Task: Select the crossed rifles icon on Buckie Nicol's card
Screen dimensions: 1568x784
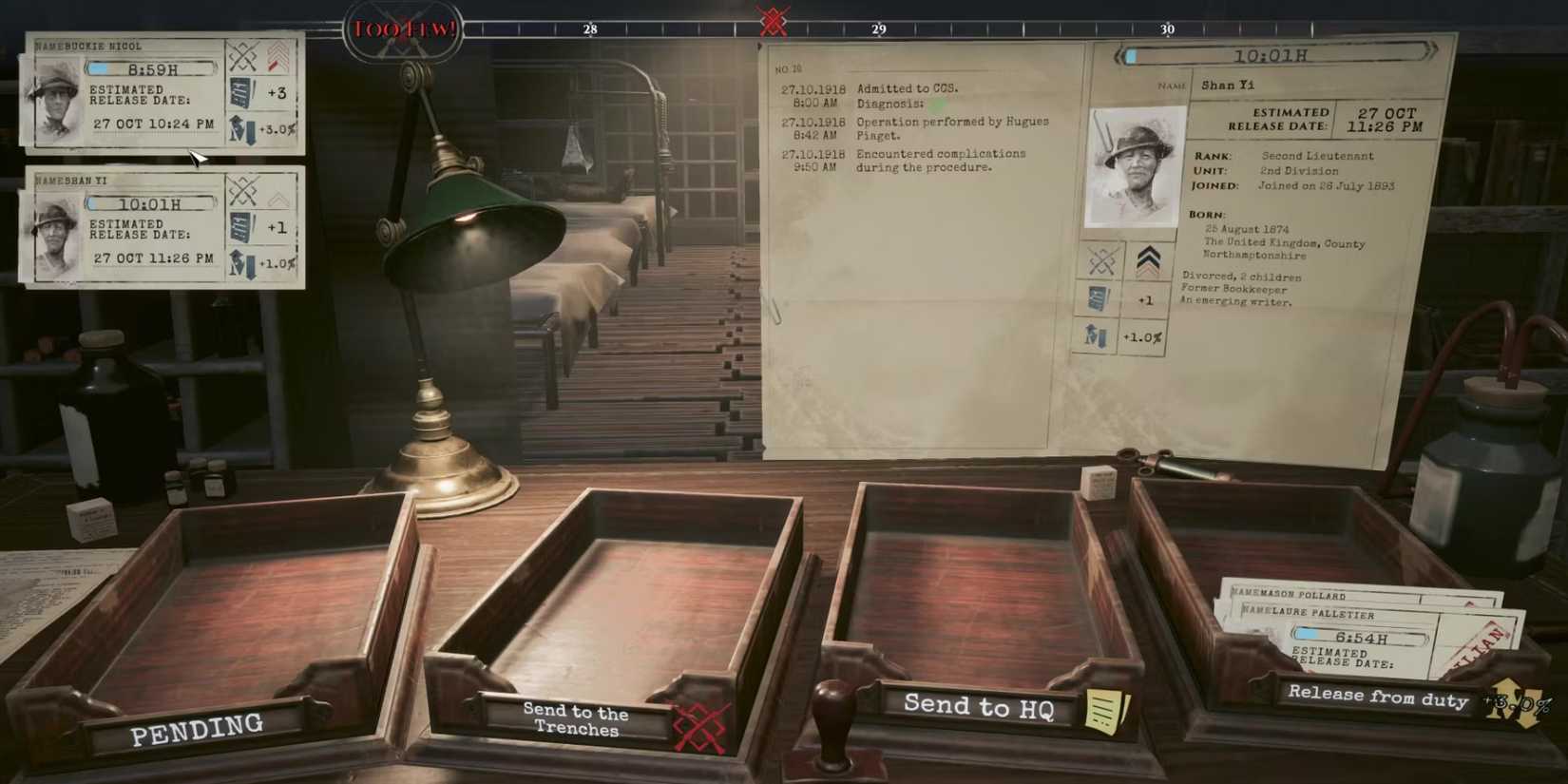Action: [241, 55]
